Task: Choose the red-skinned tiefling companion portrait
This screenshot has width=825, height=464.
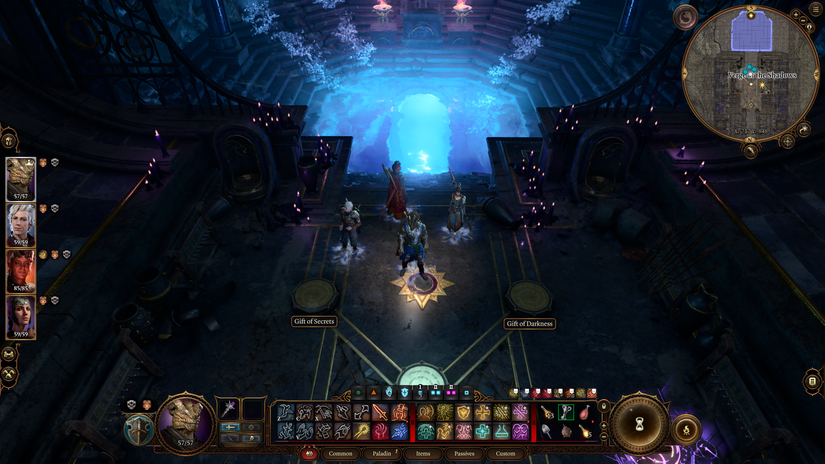Action: pos(21,271)
